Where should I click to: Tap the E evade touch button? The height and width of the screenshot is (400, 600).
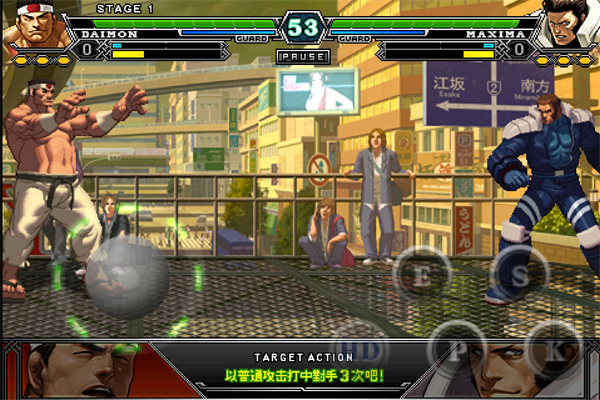(423, 275)
